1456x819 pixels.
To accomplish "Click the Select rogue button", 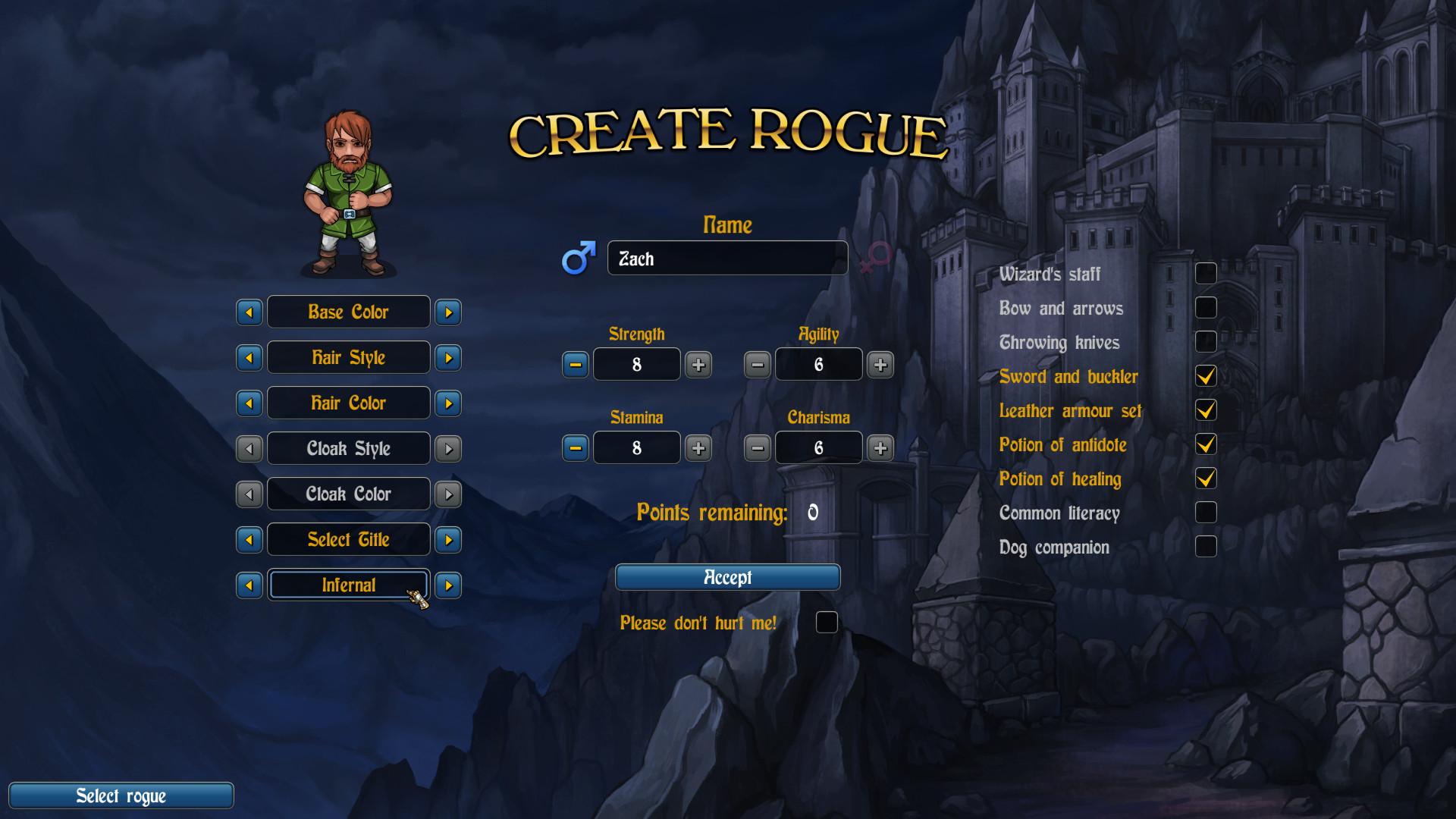I will pyautogui.click(x=121, y=795).
